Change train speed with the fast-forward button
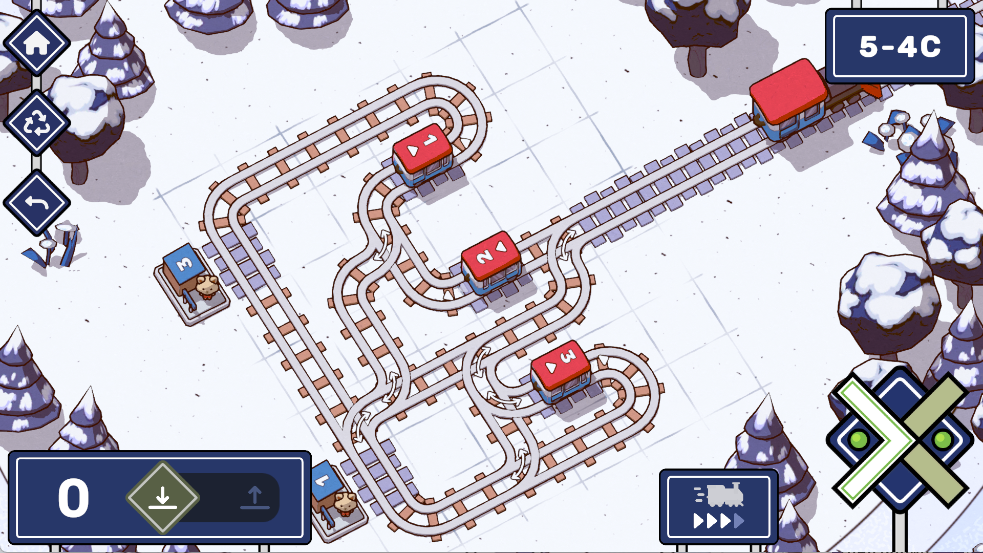 coord(718,506)
